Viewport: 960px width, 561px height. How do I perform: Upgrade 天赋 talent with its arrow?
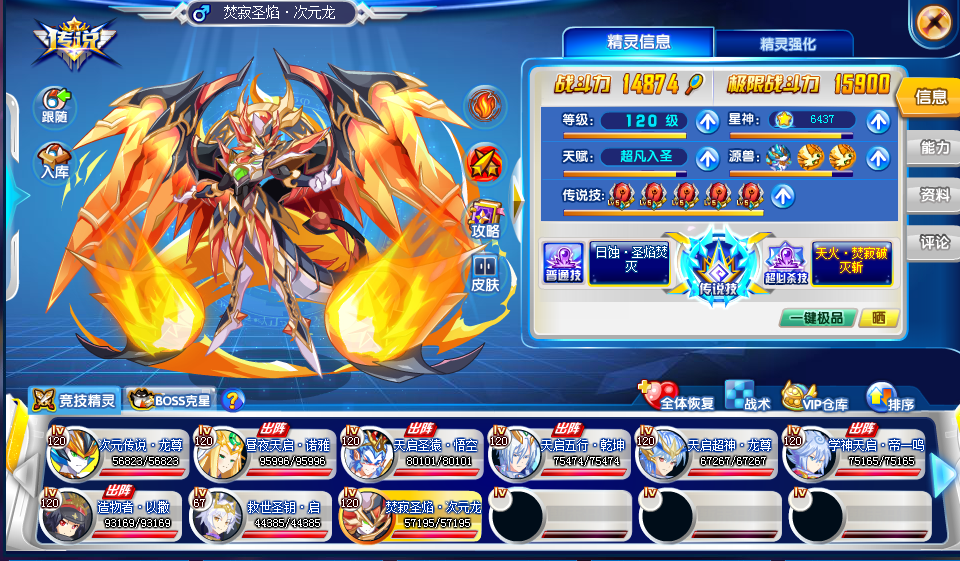point(707,157)
